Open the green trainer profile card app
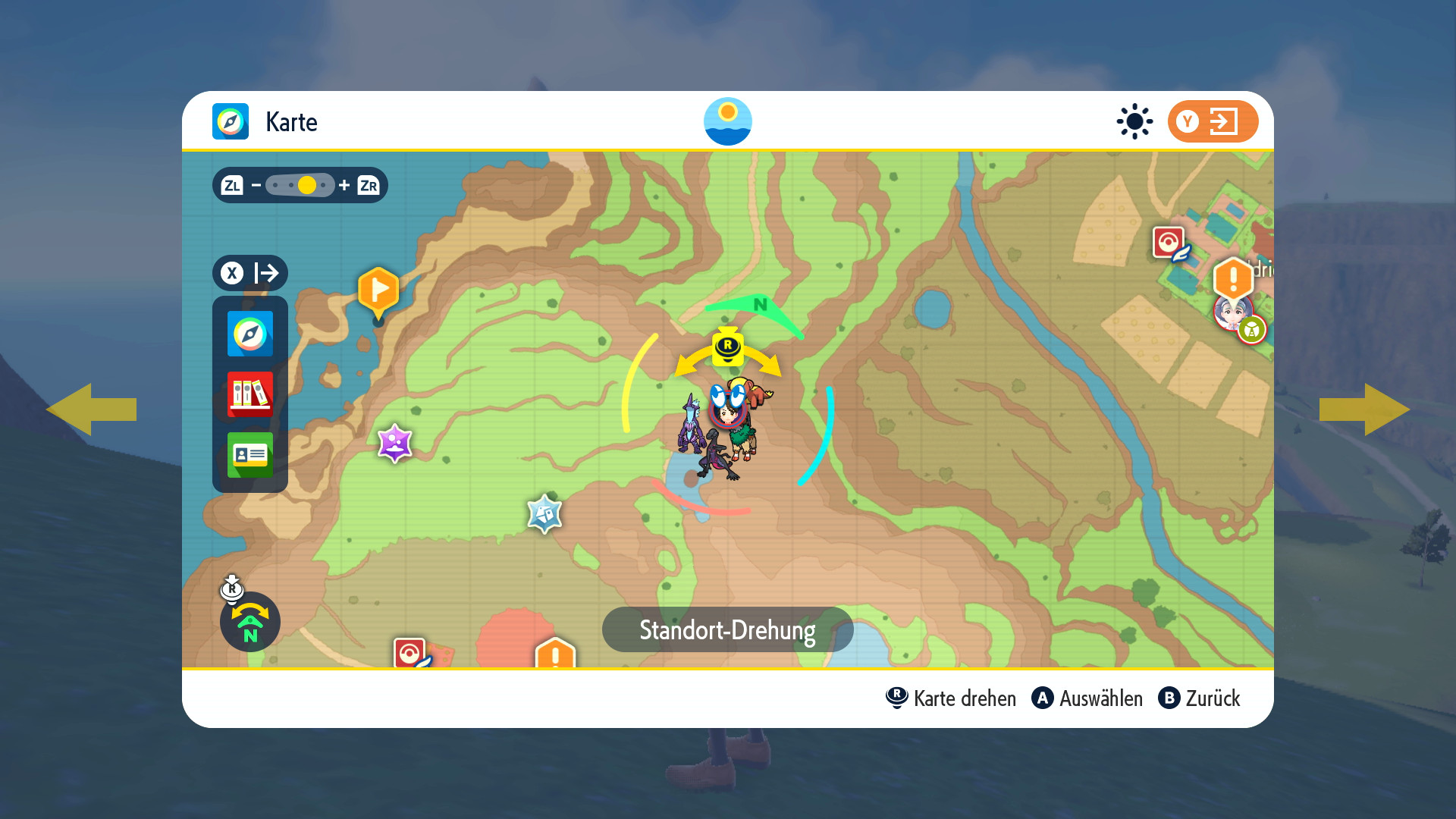The height and width of the screenshot is (819, 1456). [x=249, y=455]
